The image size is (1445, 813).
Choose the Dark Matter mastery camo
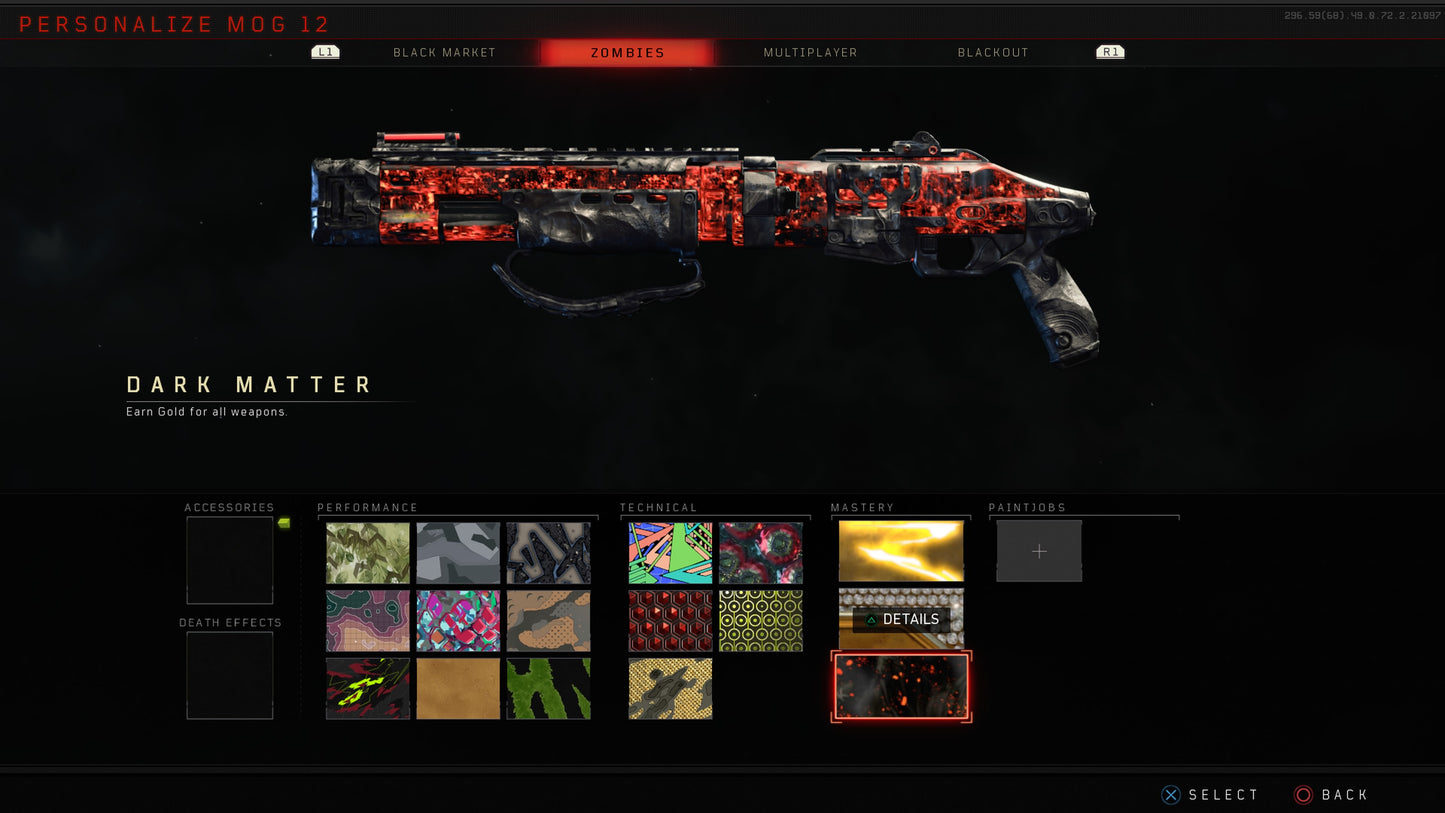click(901, 686)
